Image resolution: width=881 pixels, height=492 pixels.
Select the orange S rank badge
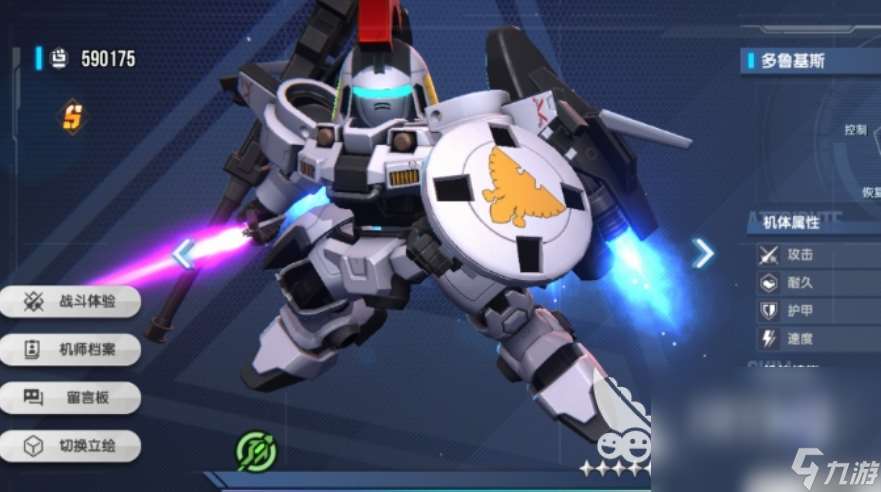tap(72, 117)
